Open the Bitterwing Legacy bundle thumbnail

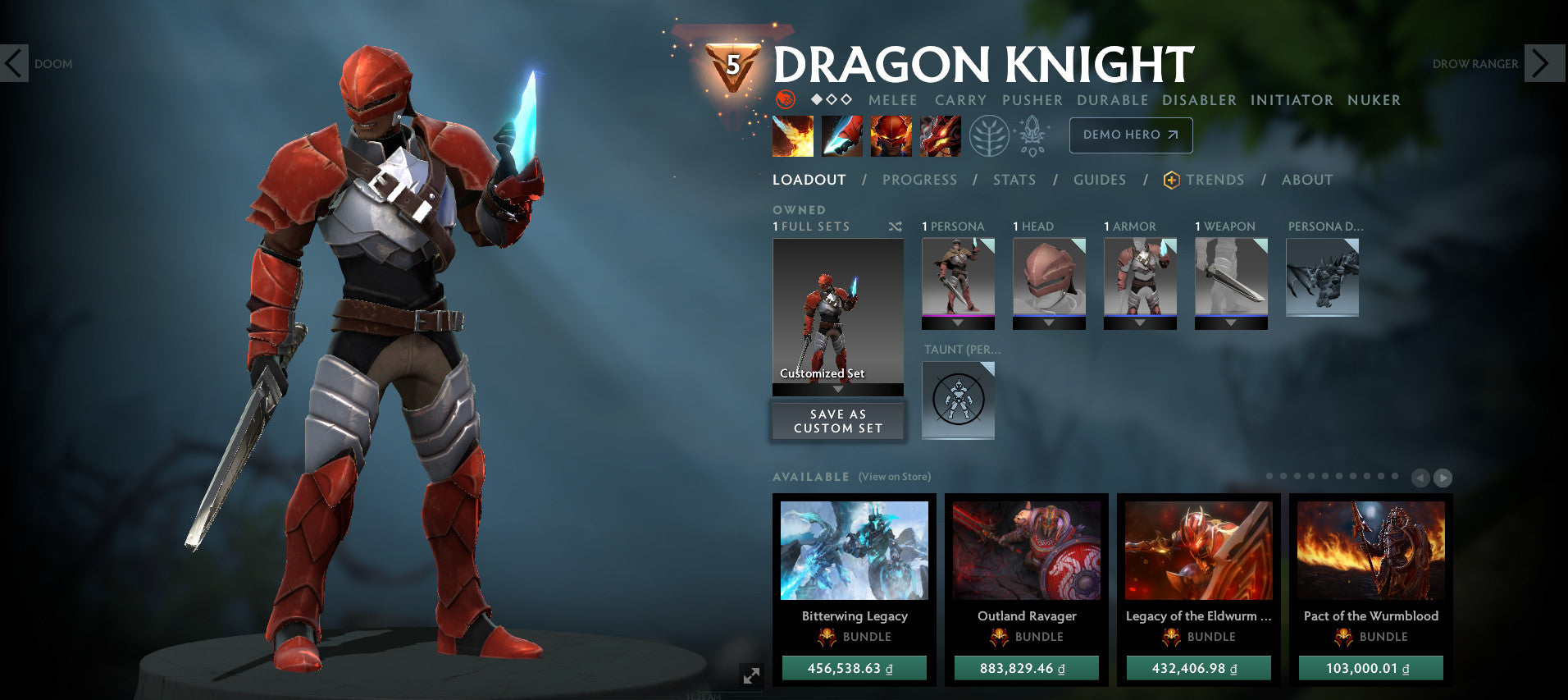point(853,551)
